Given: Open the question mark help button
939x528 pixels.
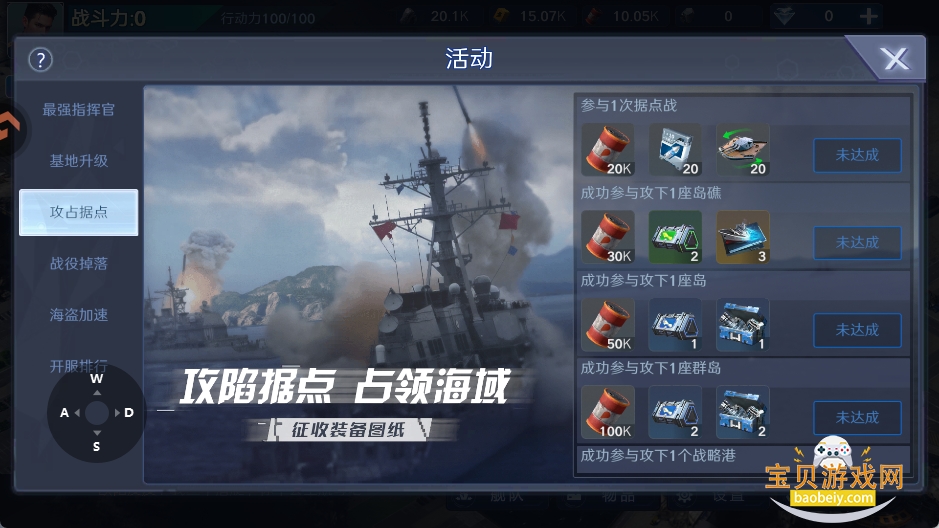Looking at the screenshot, I should tap(40, 59).
